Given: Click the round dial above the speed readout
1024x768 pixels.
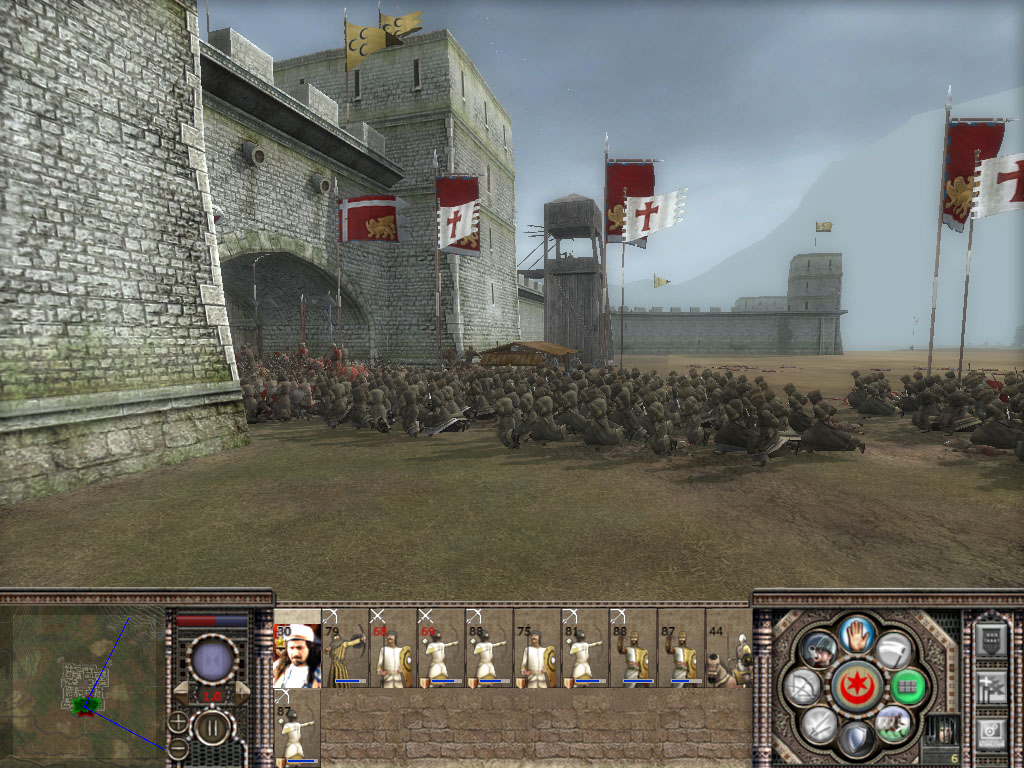Looking at the screenshot, I should coord(212,659).
